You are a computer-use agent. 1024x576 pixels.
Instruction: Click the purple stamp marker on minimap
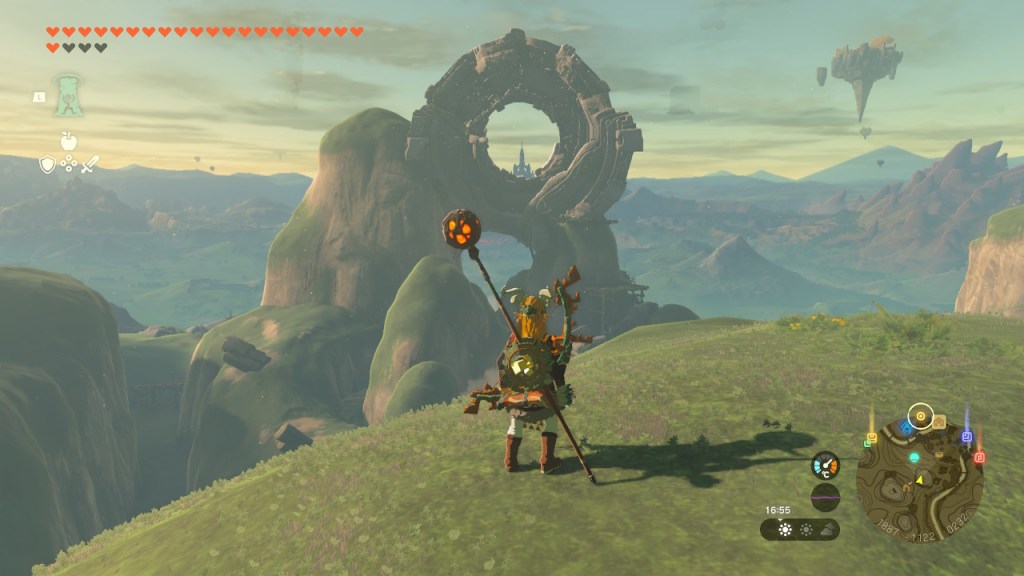pyautogui.click(x=966, y=437)
